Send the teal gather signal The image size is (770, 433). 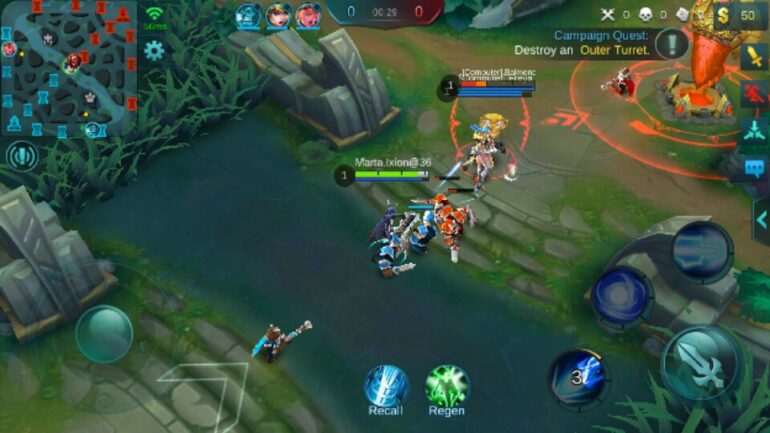755,131
